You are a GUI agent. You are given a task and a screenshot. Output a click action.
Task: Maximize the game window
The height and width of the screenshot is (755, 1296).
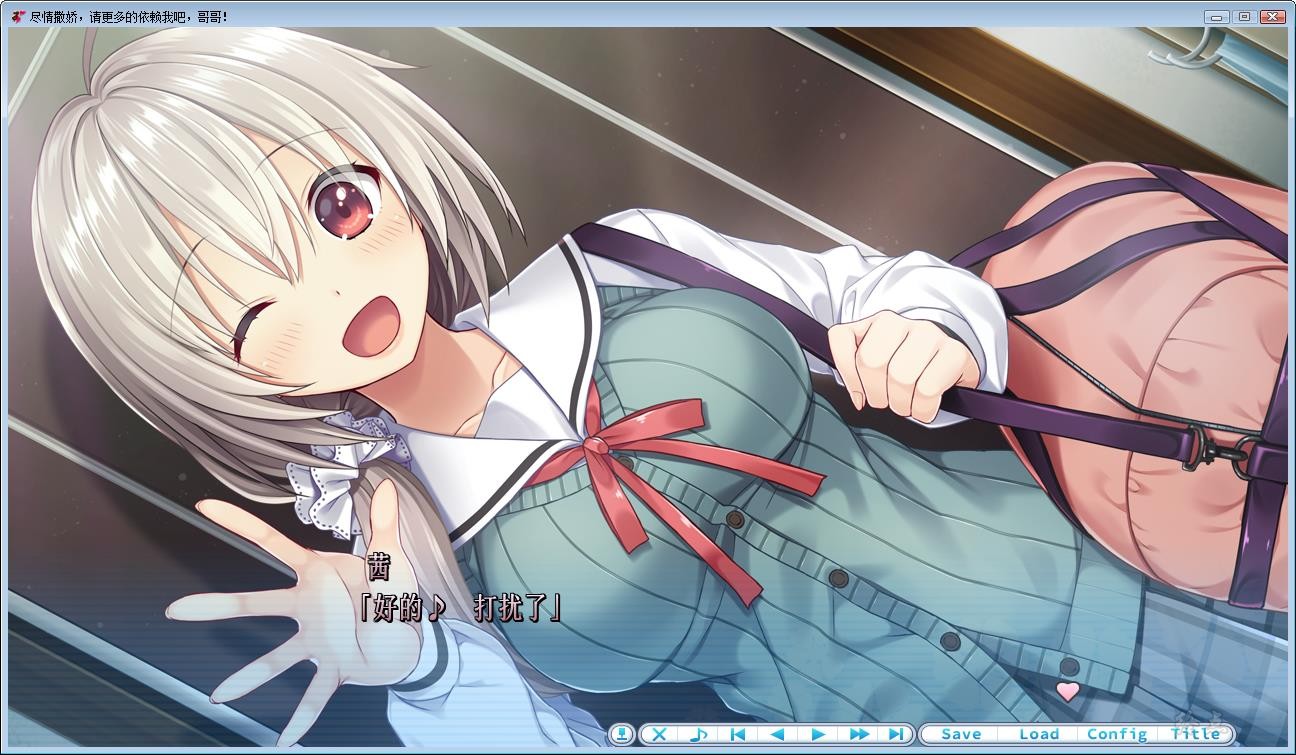tap(1243, 16)
